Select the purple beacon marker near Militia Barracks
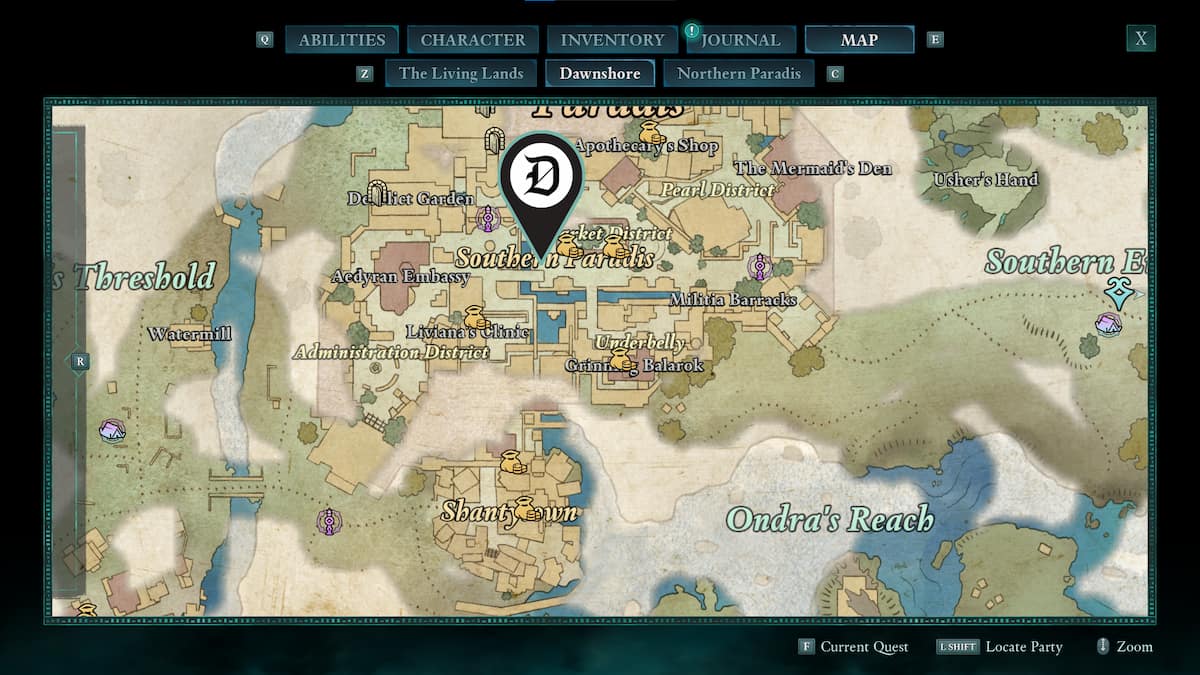 (x=760, y=267)
